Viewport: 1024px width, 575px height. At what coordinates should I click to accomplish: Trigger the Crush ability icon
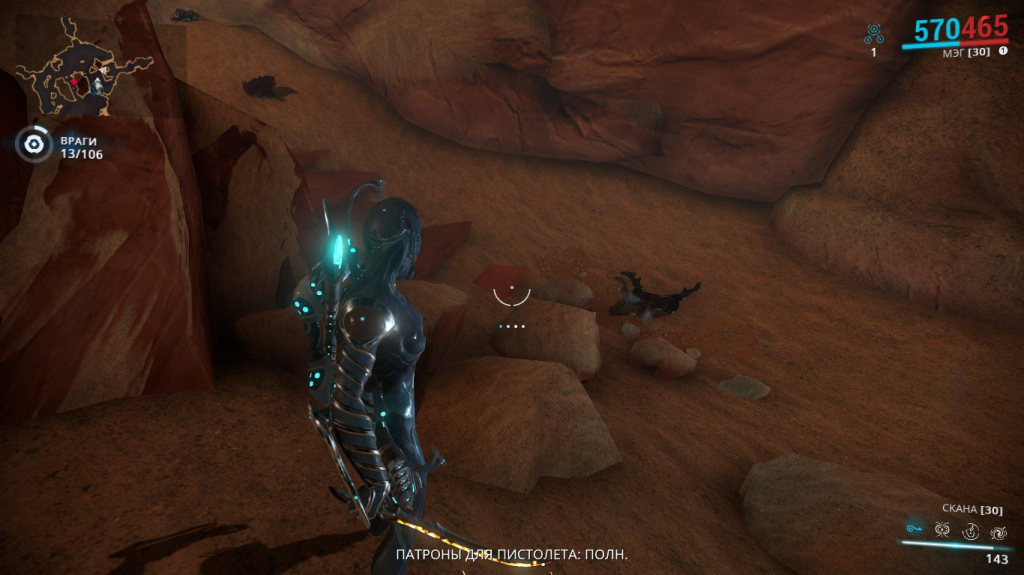click(x=996, y=531)
